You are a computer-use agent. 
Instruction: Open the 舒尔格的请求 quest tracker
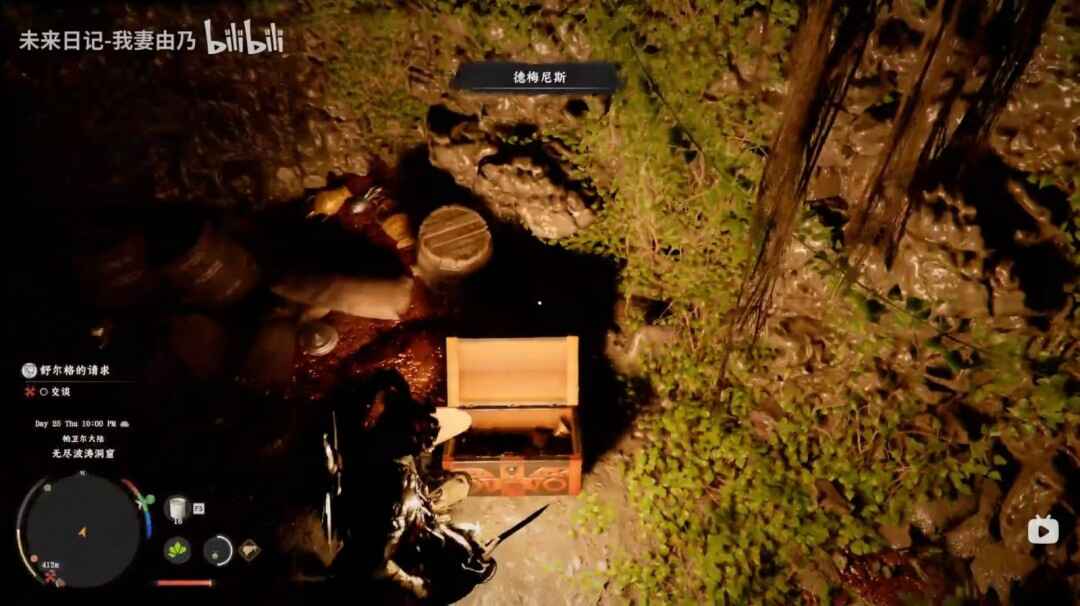75,370
